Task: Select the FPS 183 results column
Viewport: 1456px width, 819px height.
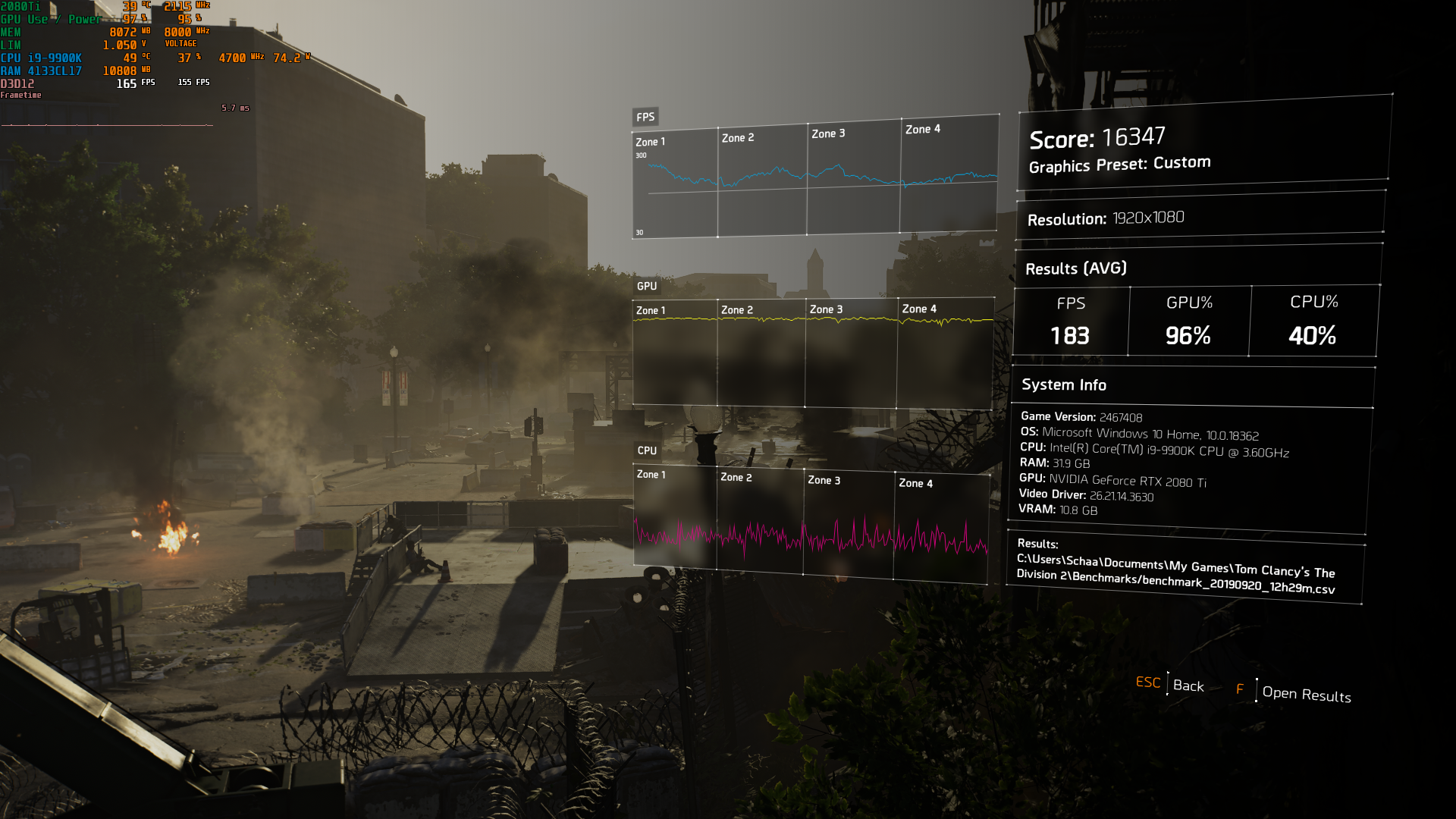Action: point(1070,321)
